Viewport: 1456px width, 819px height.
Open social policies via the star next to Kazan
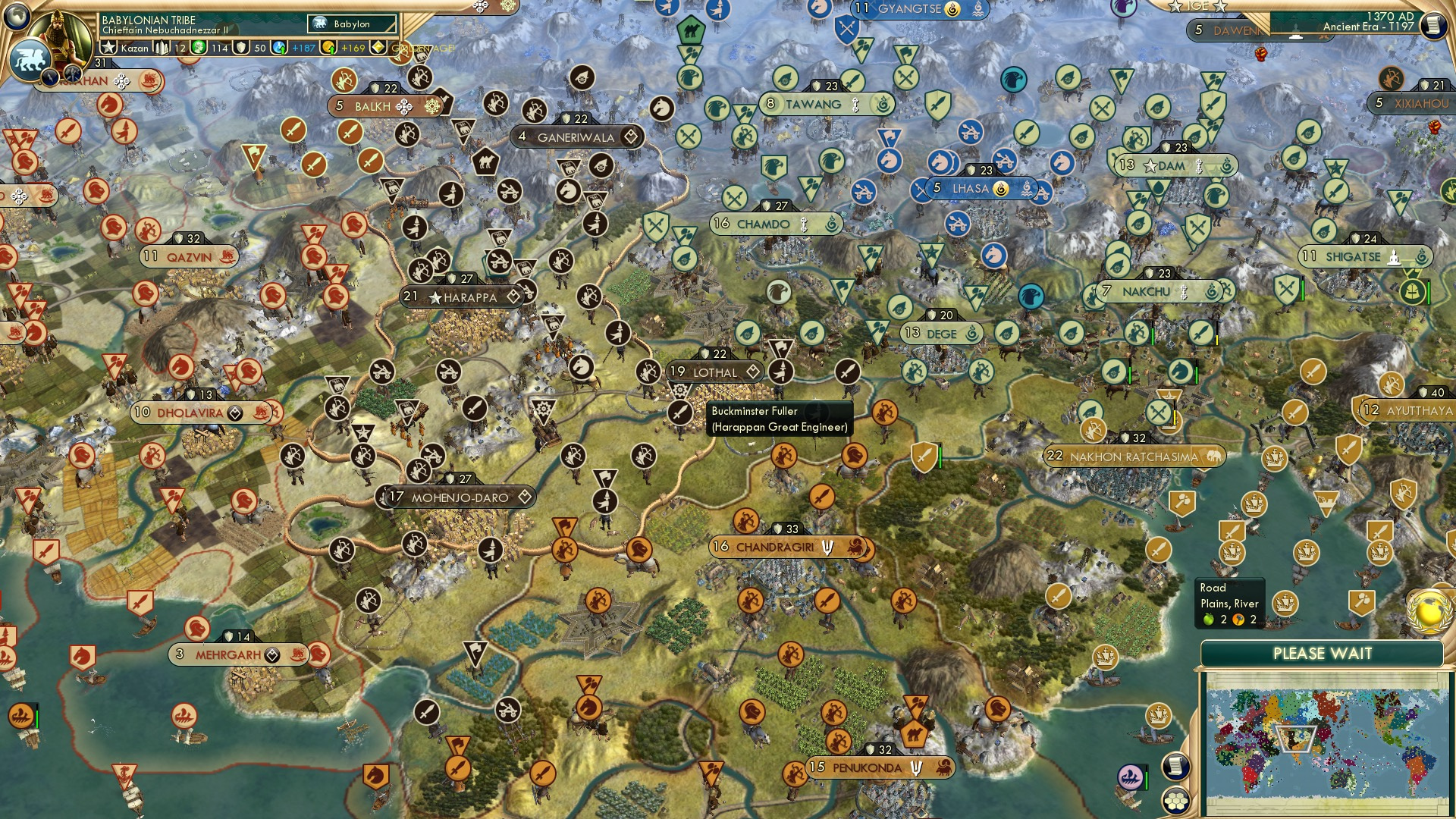click(x=109, y=47)
